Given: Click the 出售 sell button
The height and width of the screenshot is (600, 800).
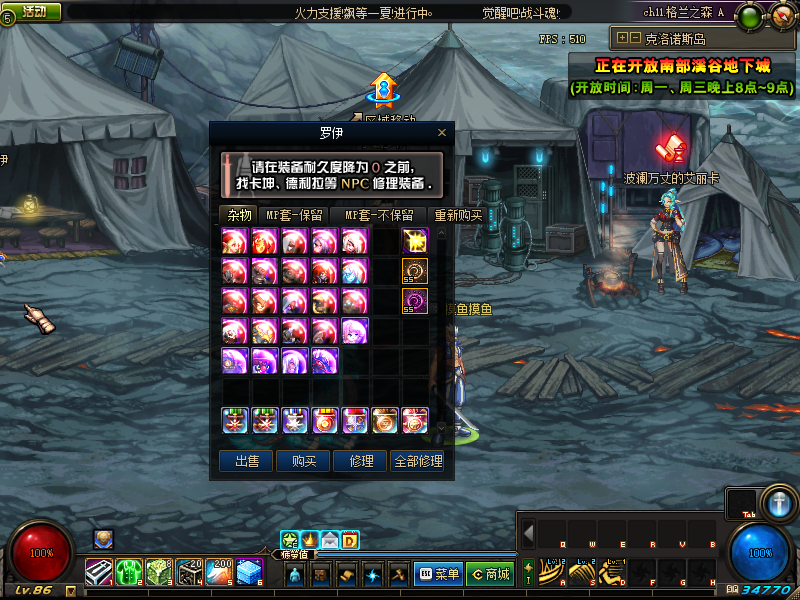Looking at the screenshot, I should [246, 461].
